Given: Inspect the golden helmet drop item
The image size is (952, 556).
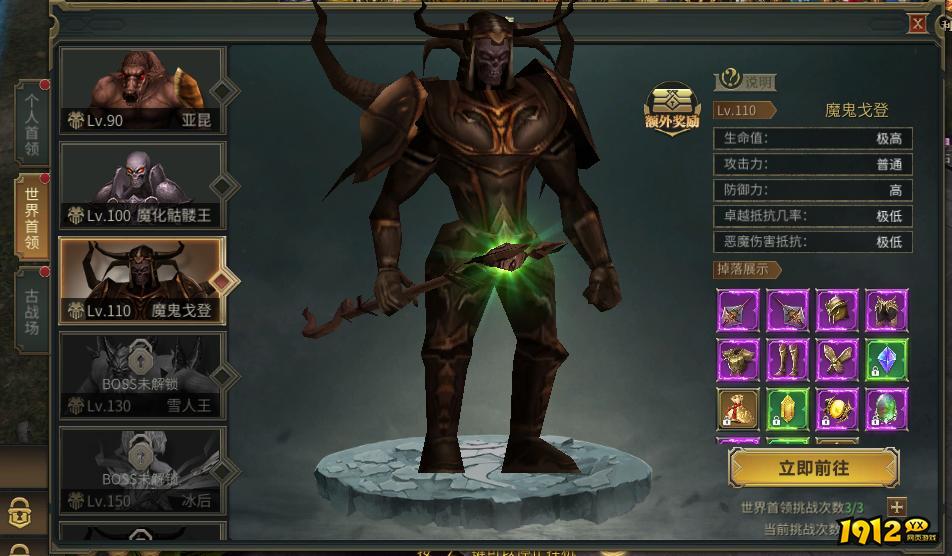Looking at the screenshot, I should pos(837,311).
